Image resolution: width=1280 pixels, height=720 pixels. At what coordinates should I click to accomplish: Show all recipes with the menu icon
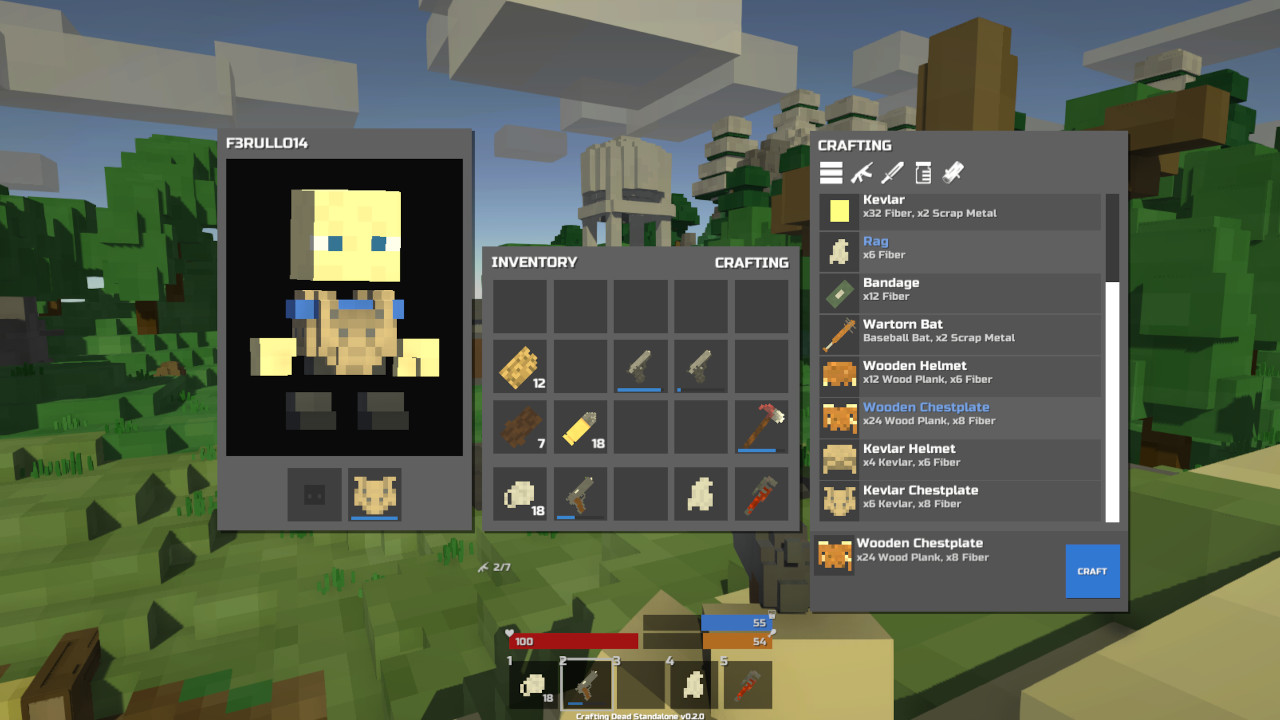point(831,172)
